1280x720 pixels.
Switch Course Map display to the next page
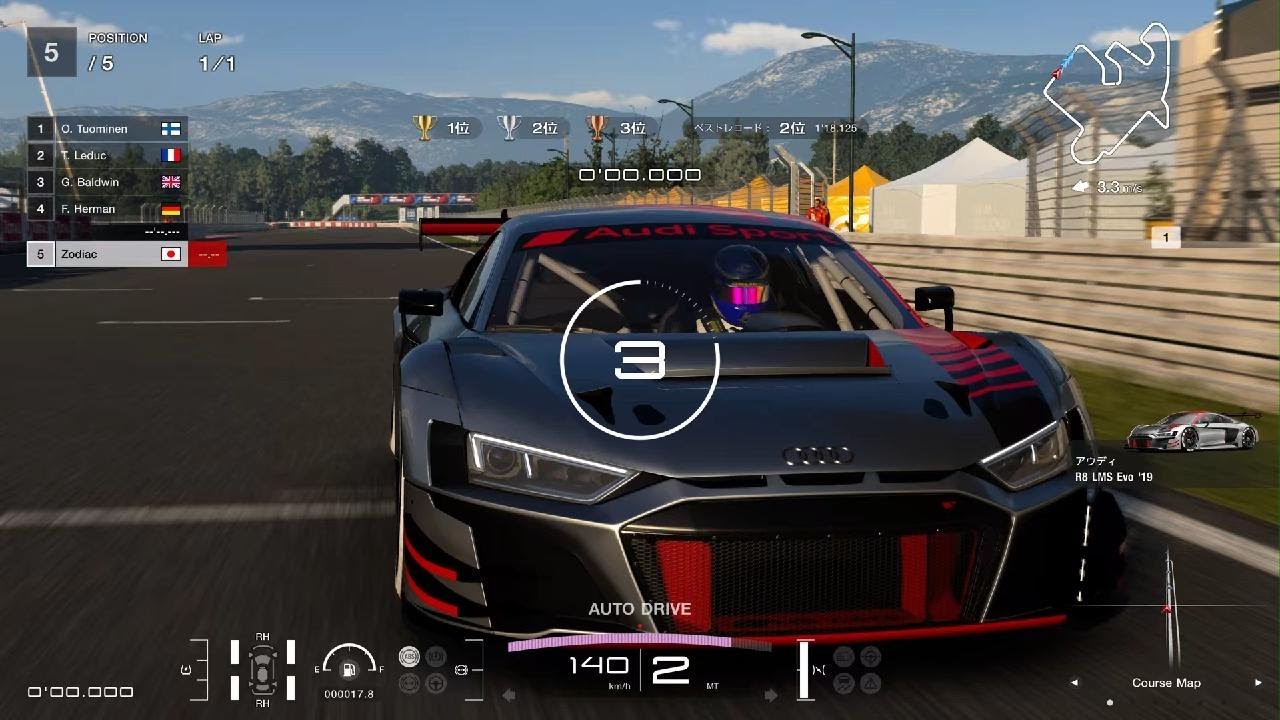[1258, 683]
